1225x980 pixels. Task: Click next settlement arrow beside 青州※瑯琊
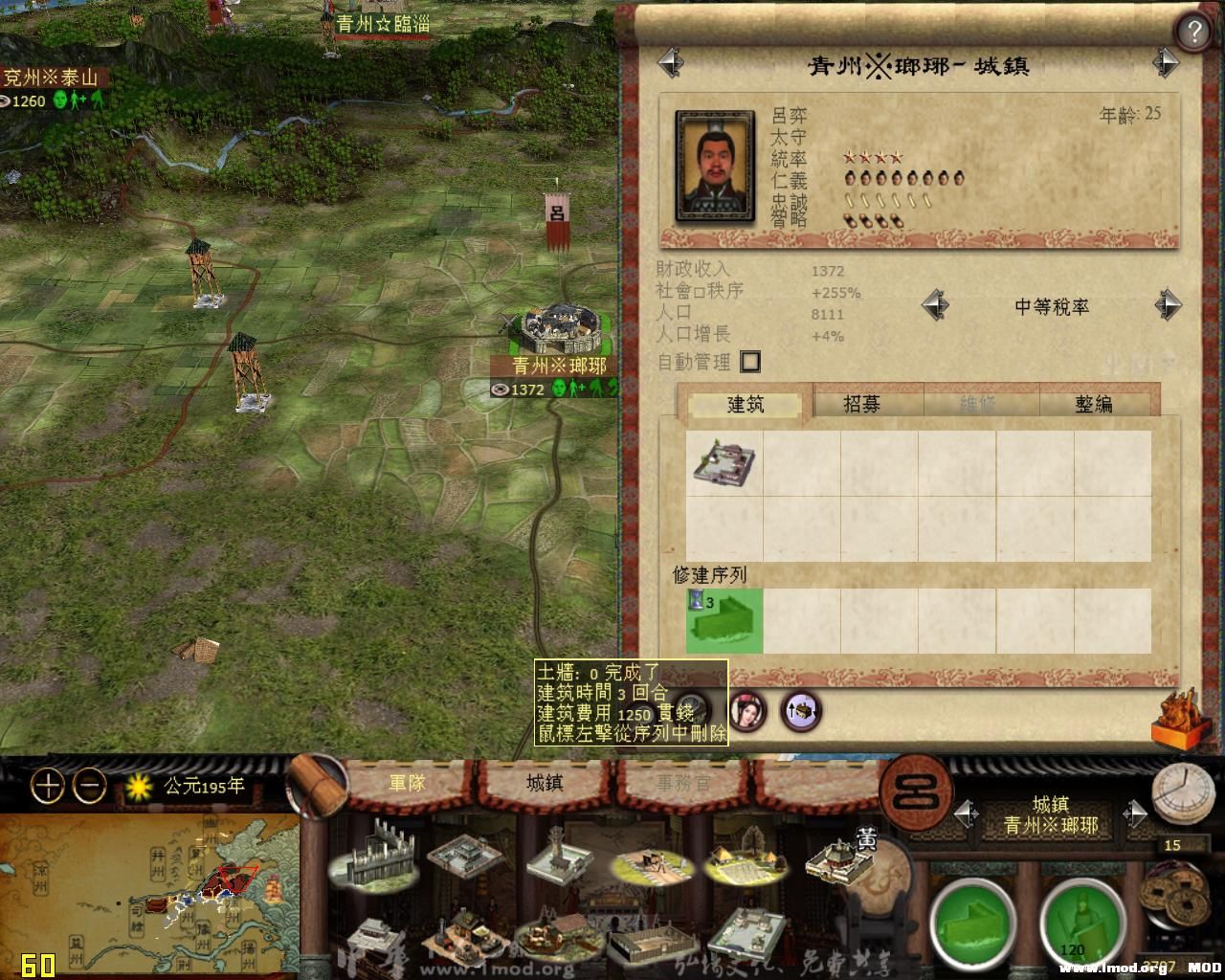(x=1136, y=813)
